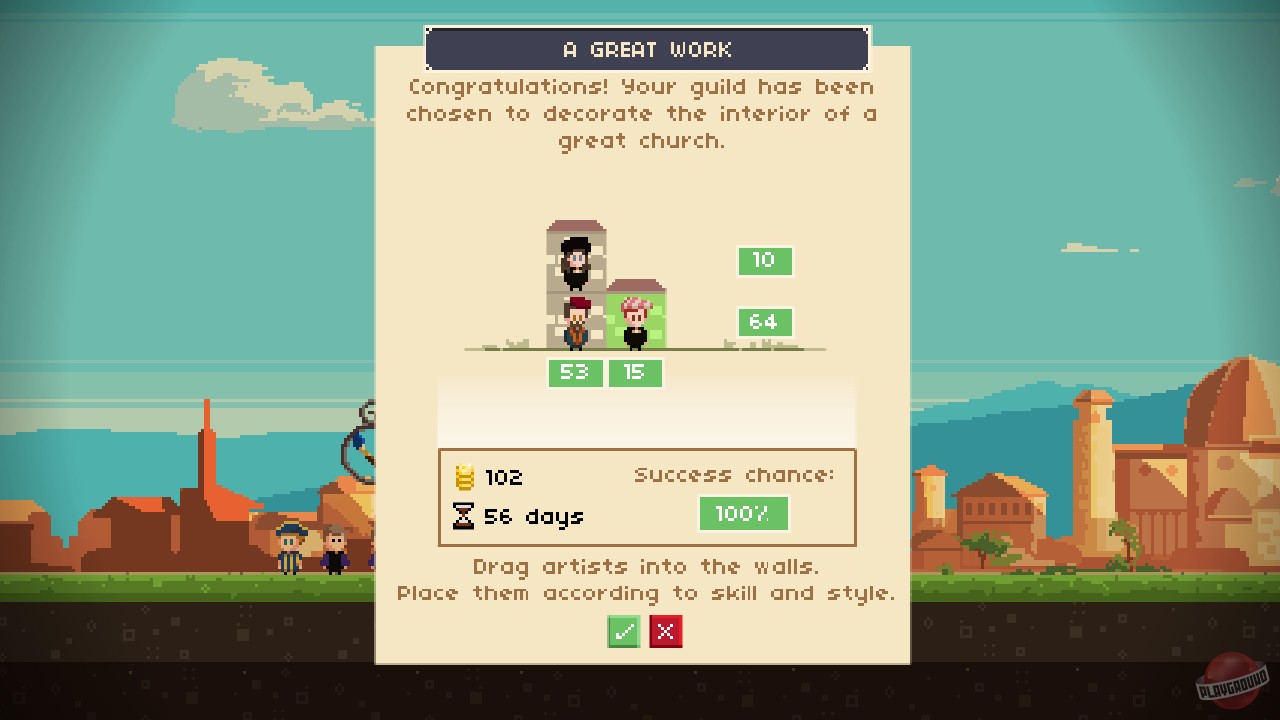This screenshot has height=720, width=1280.
Task: Click the 15 tile below the walls
Action: (x=636, y=373)
